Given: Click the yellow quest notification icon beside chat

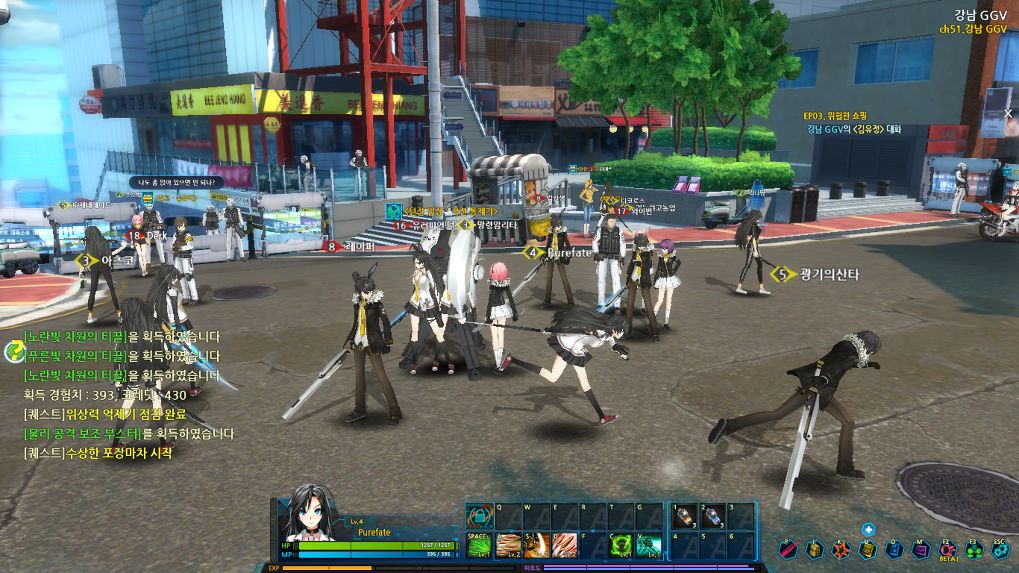Looking at the screenshot, I should pos(15,351).
